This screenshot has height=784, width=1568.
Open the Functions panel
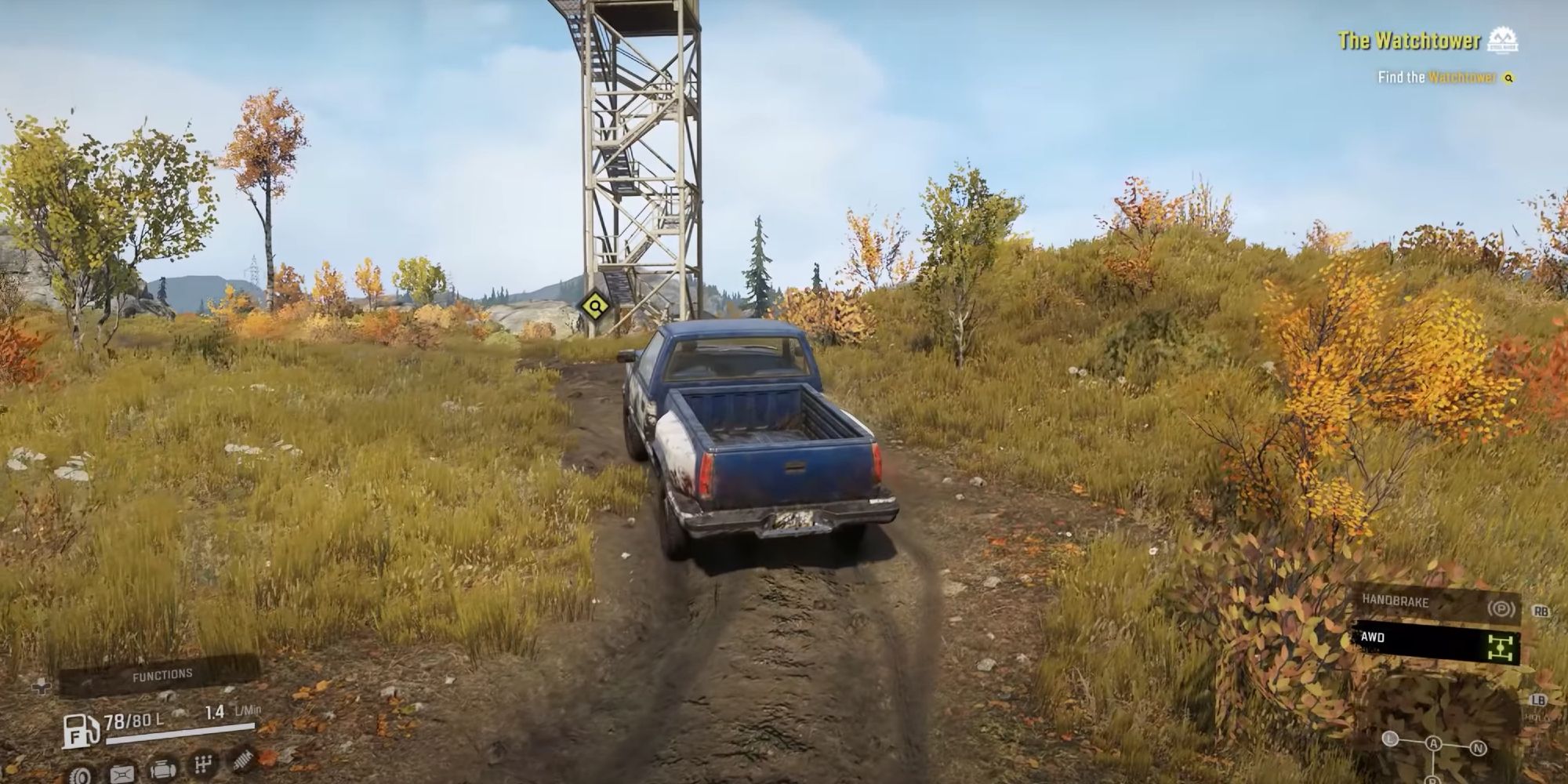[162, 674]
